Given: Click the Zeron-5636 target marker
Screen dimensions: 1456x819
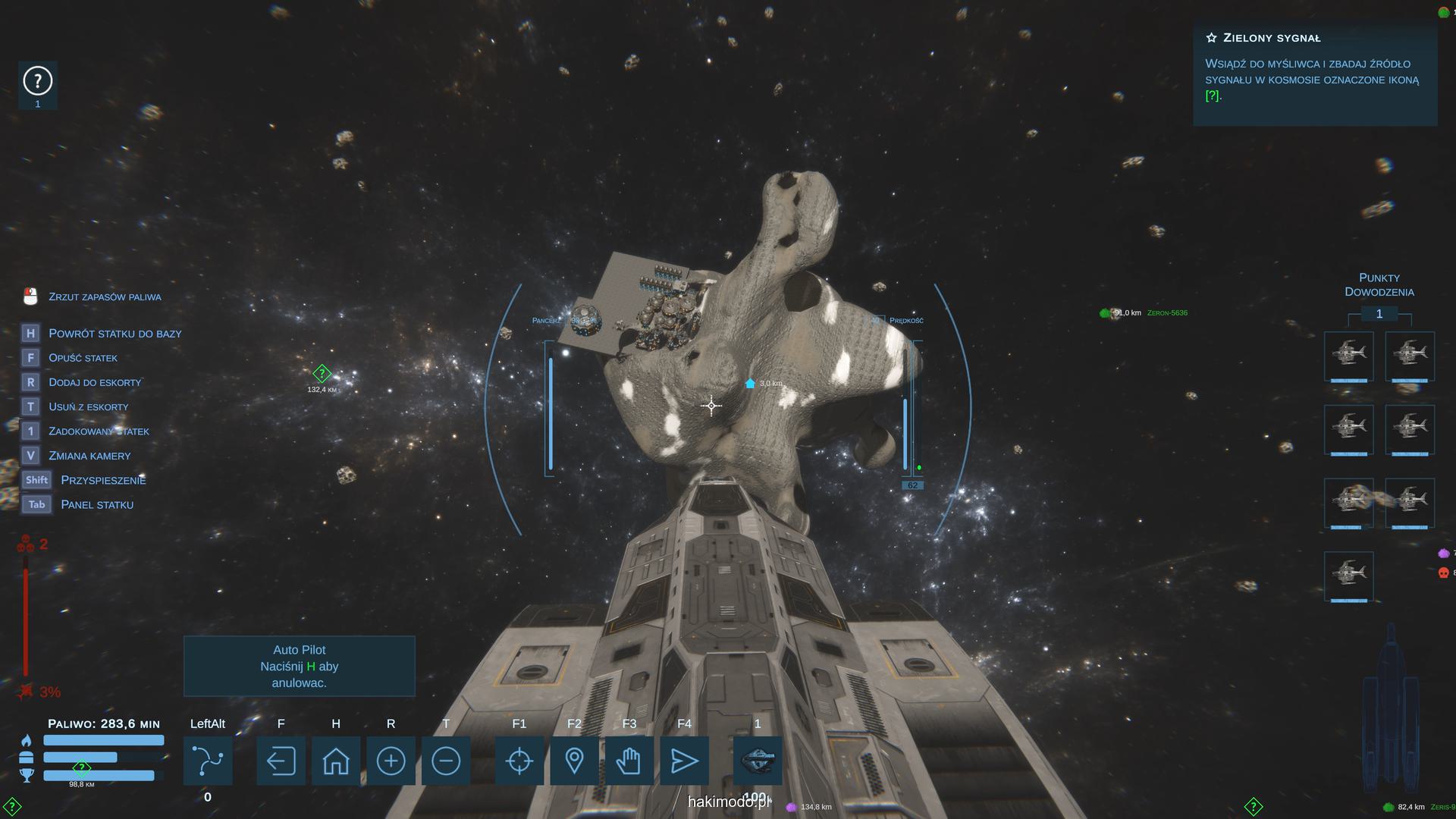Looking at the screenshot, I should tap(1106, 313).
